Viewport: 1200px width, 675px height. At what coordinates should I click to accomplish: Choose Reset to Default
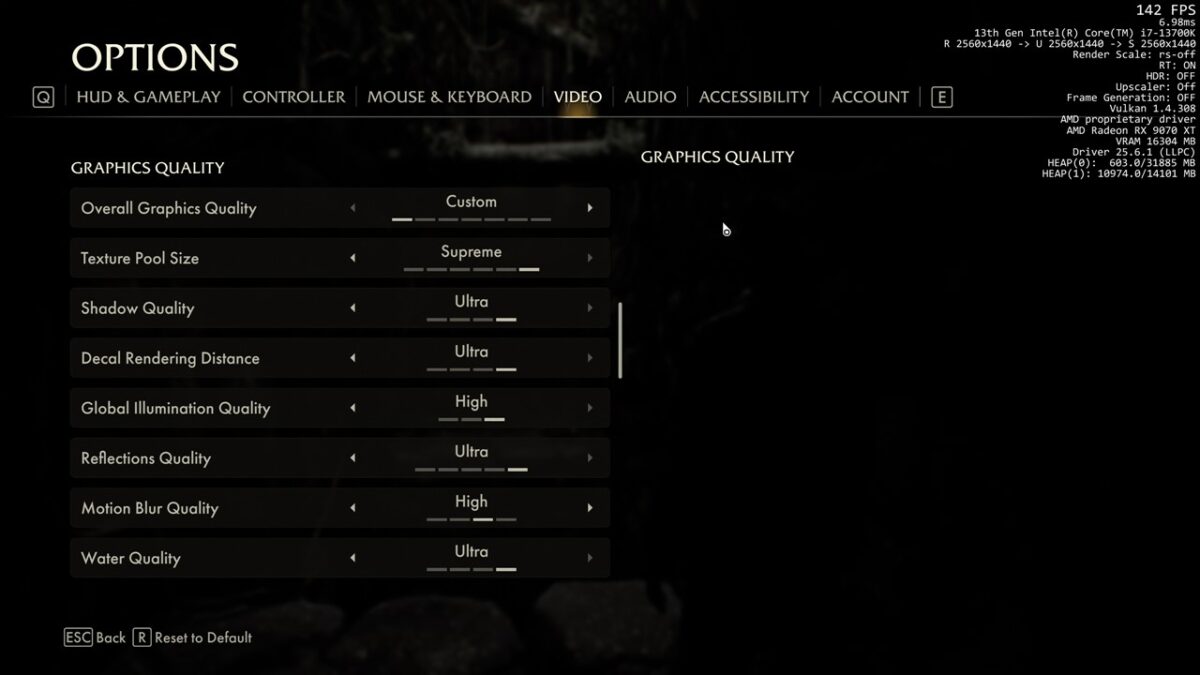(192, 637)
